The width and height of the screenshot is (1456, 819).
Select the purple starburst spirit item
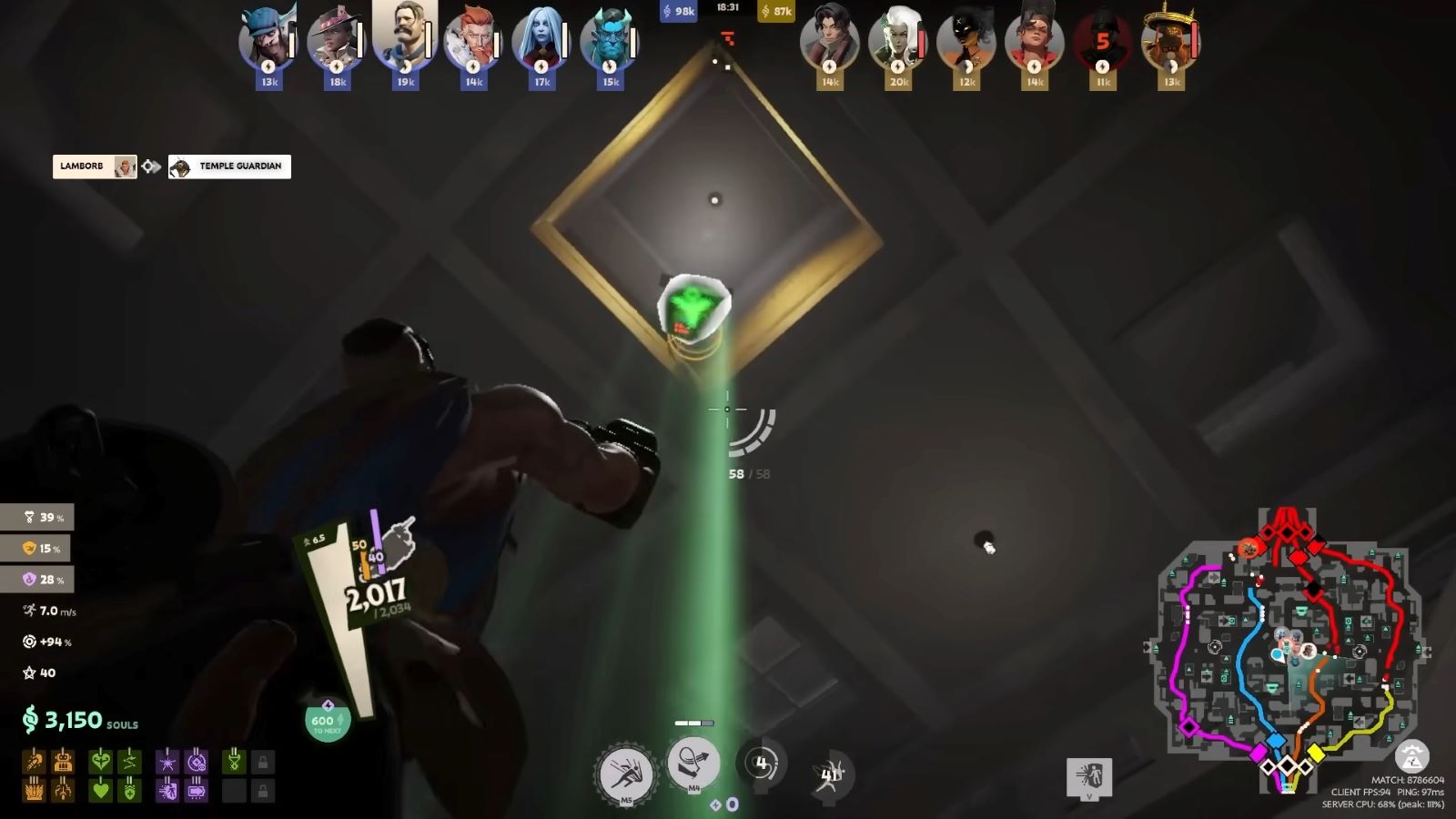167,761
